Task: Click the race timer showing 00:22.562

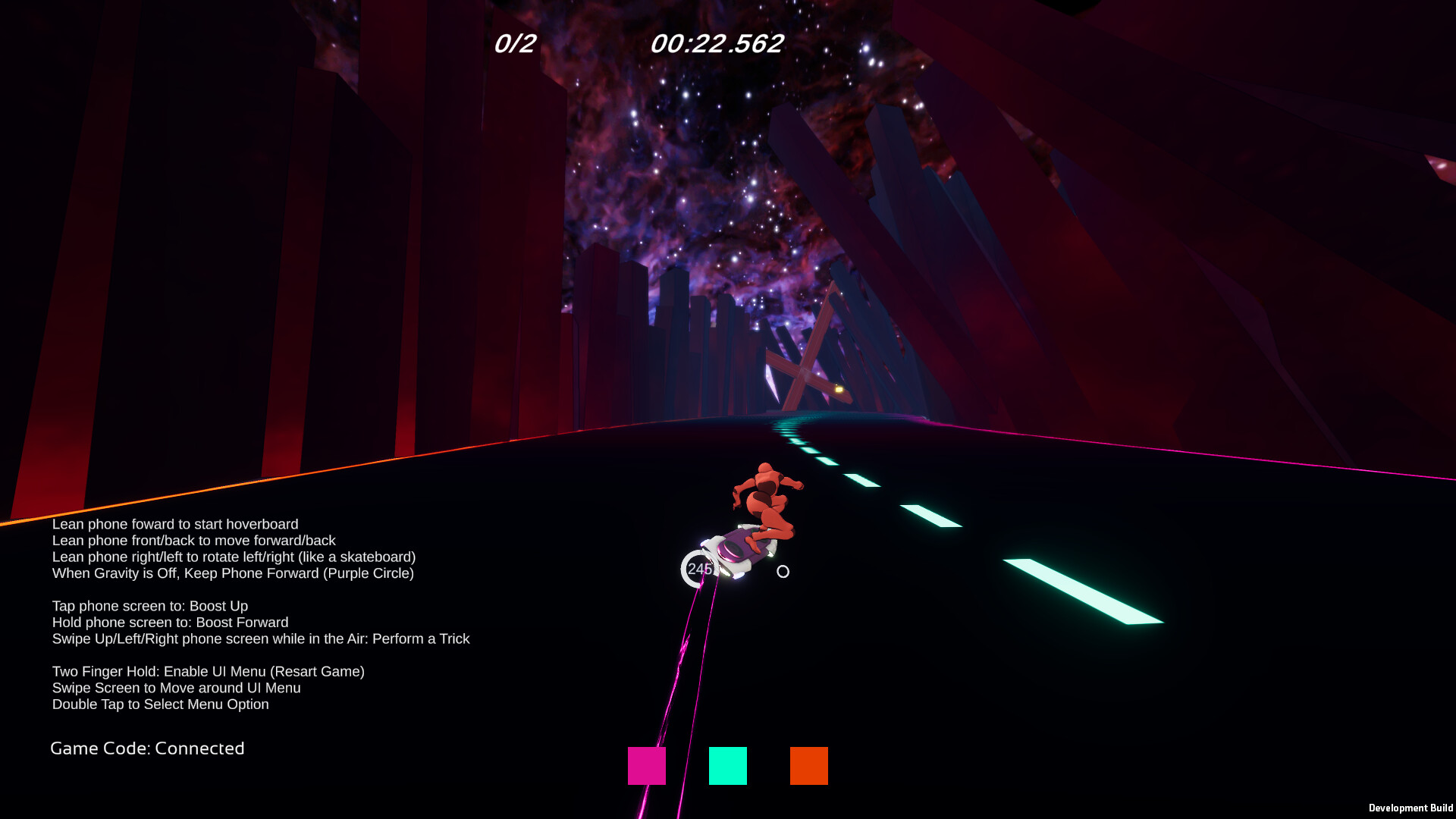Action: 715,44
